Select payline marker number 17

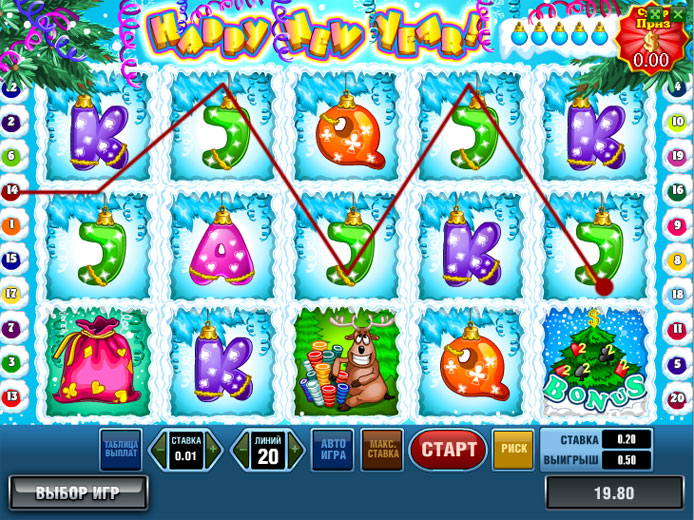pyautogui.click(x=12, y=294)
